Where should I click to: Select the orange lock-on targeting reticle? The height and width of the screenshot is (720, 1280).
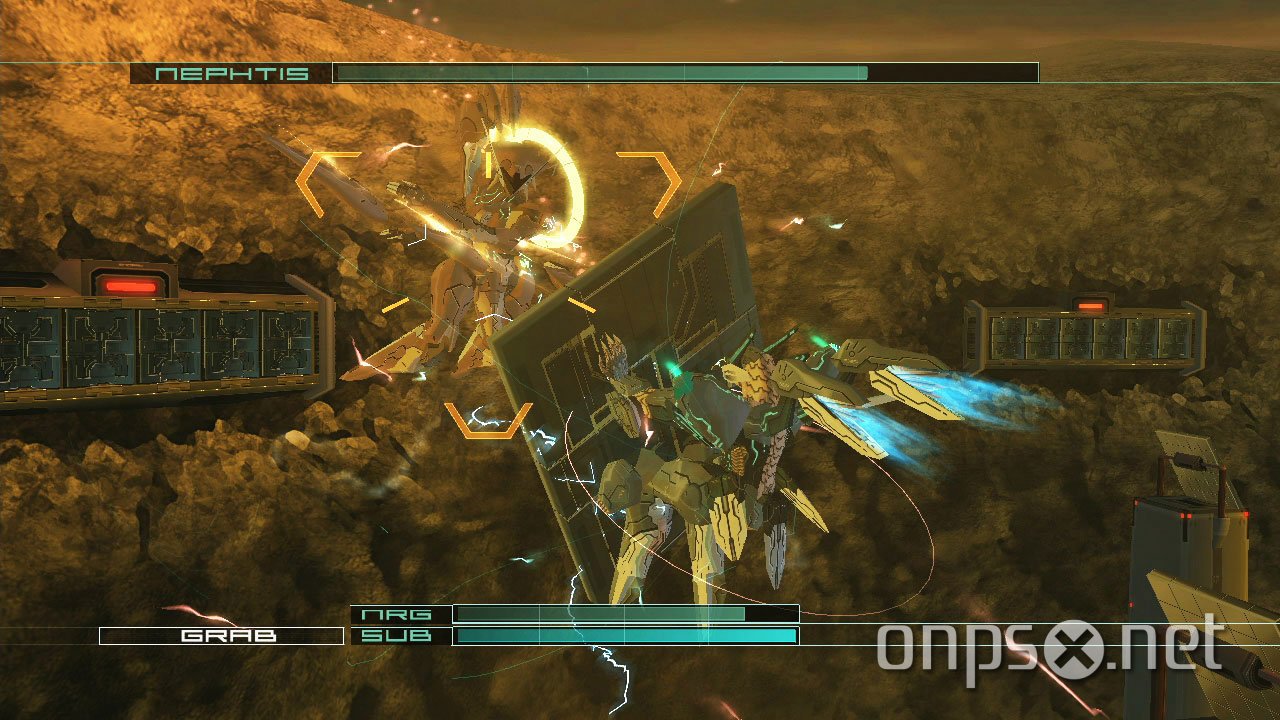pos(485,290)
